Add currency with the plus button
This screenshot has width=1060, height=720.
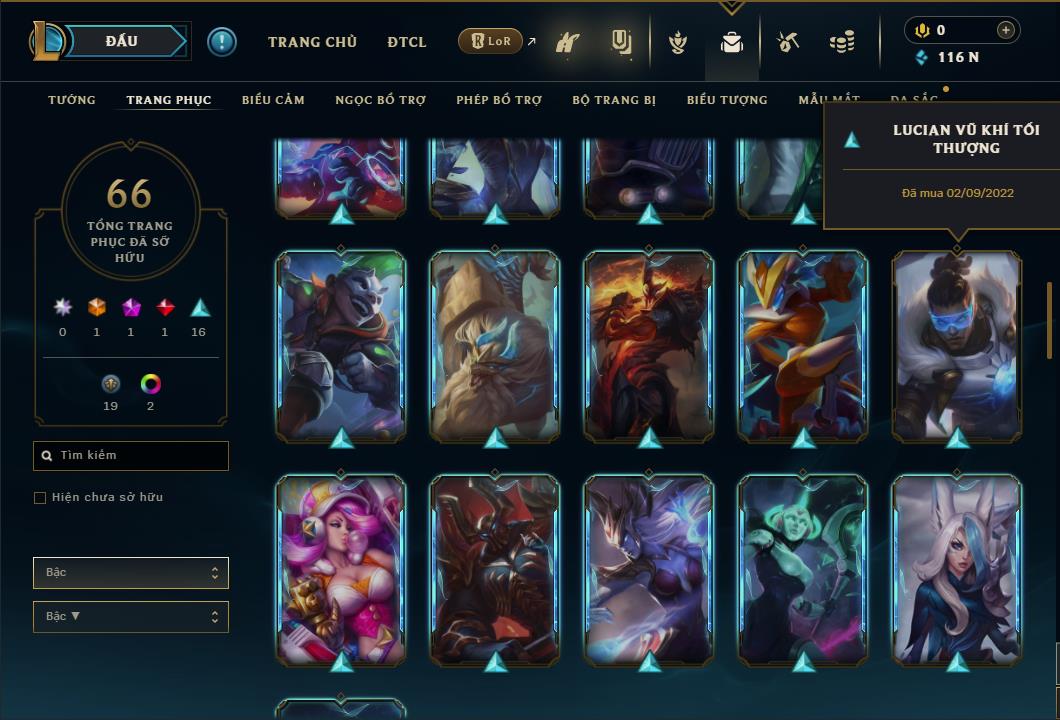[x=1006, y=30]
